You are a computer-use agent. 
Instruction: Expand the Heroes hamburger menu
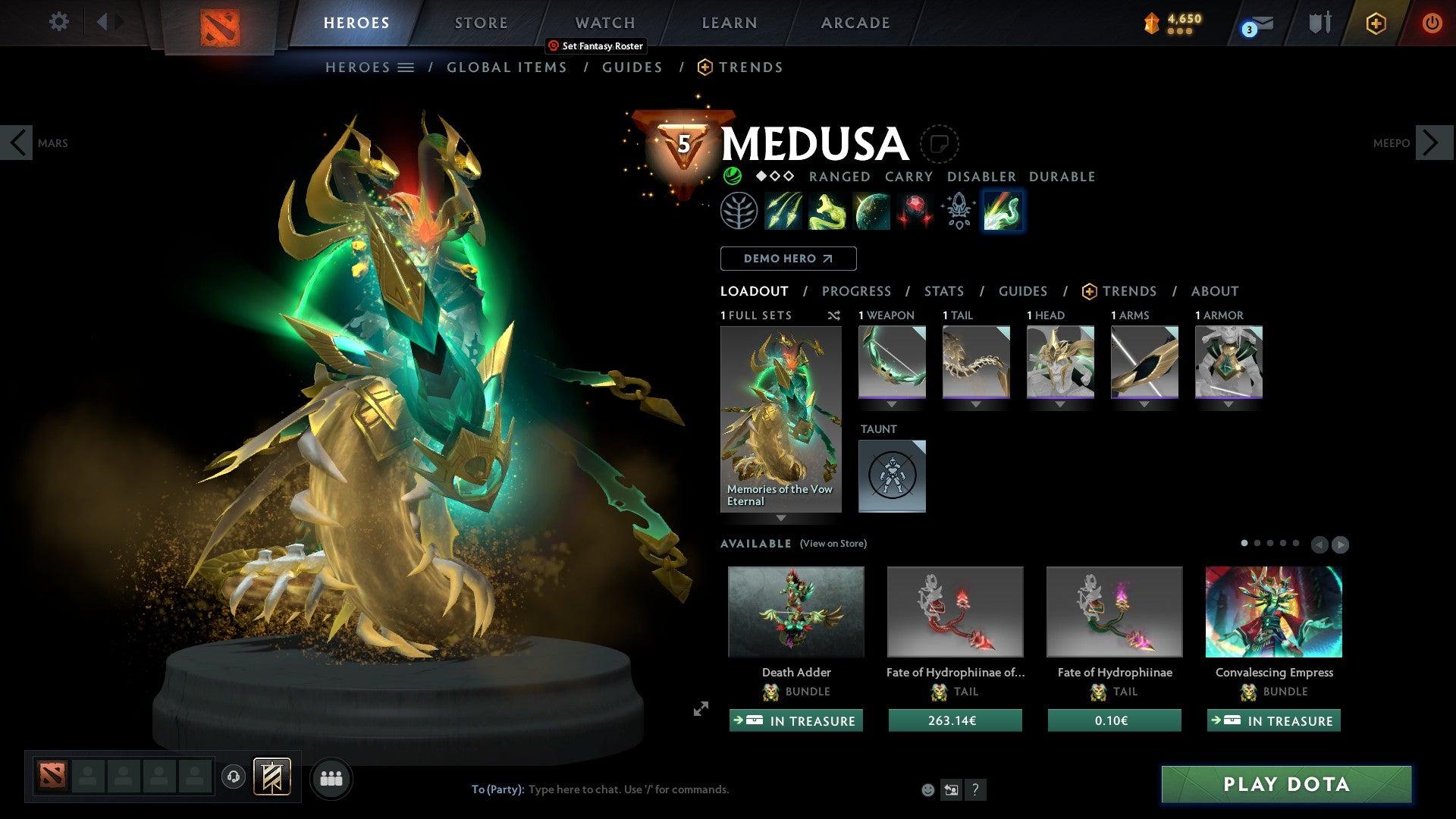coord(407,67)
